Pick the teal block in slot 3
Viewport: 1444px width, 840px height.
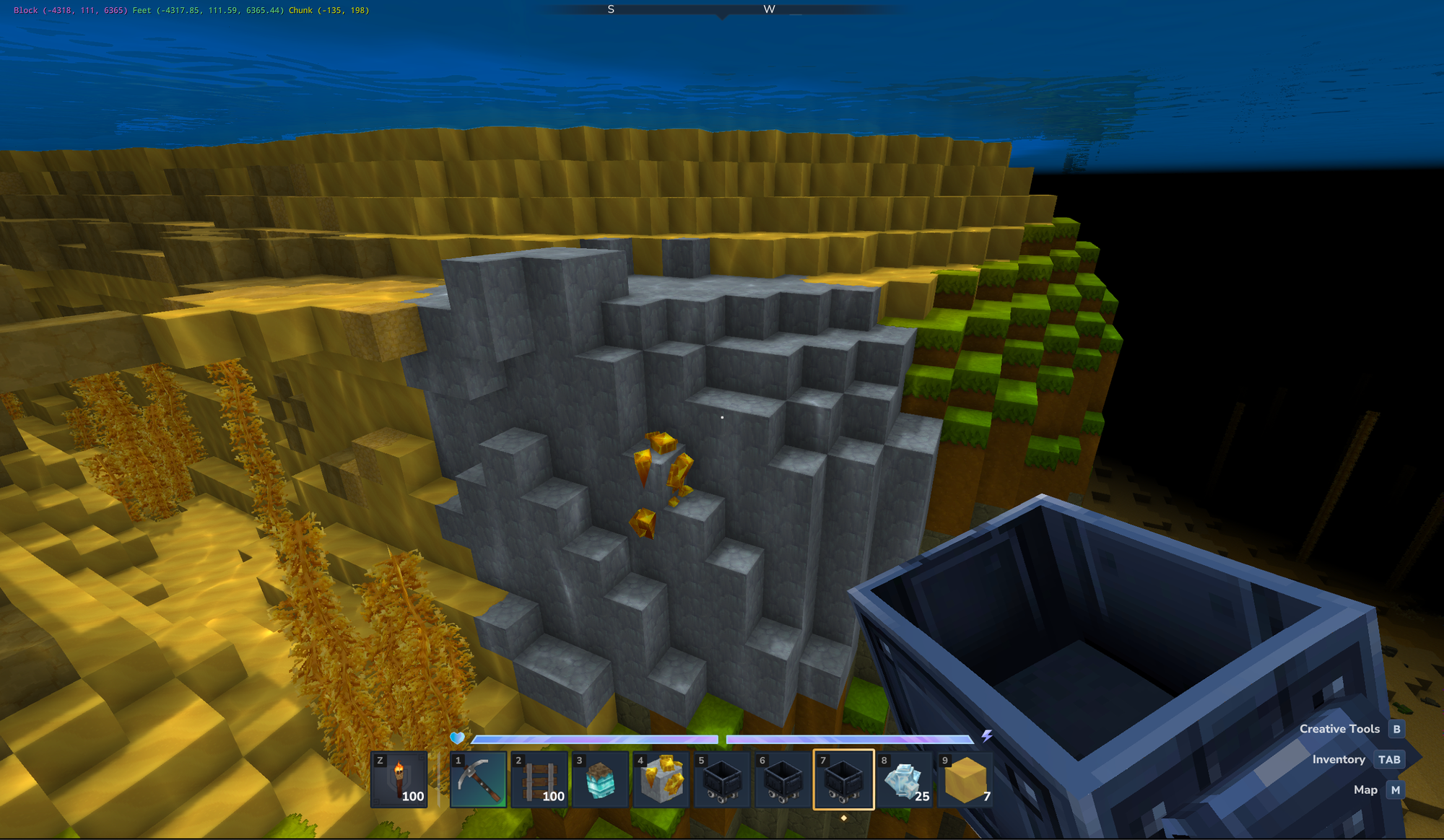click(600, 779)
